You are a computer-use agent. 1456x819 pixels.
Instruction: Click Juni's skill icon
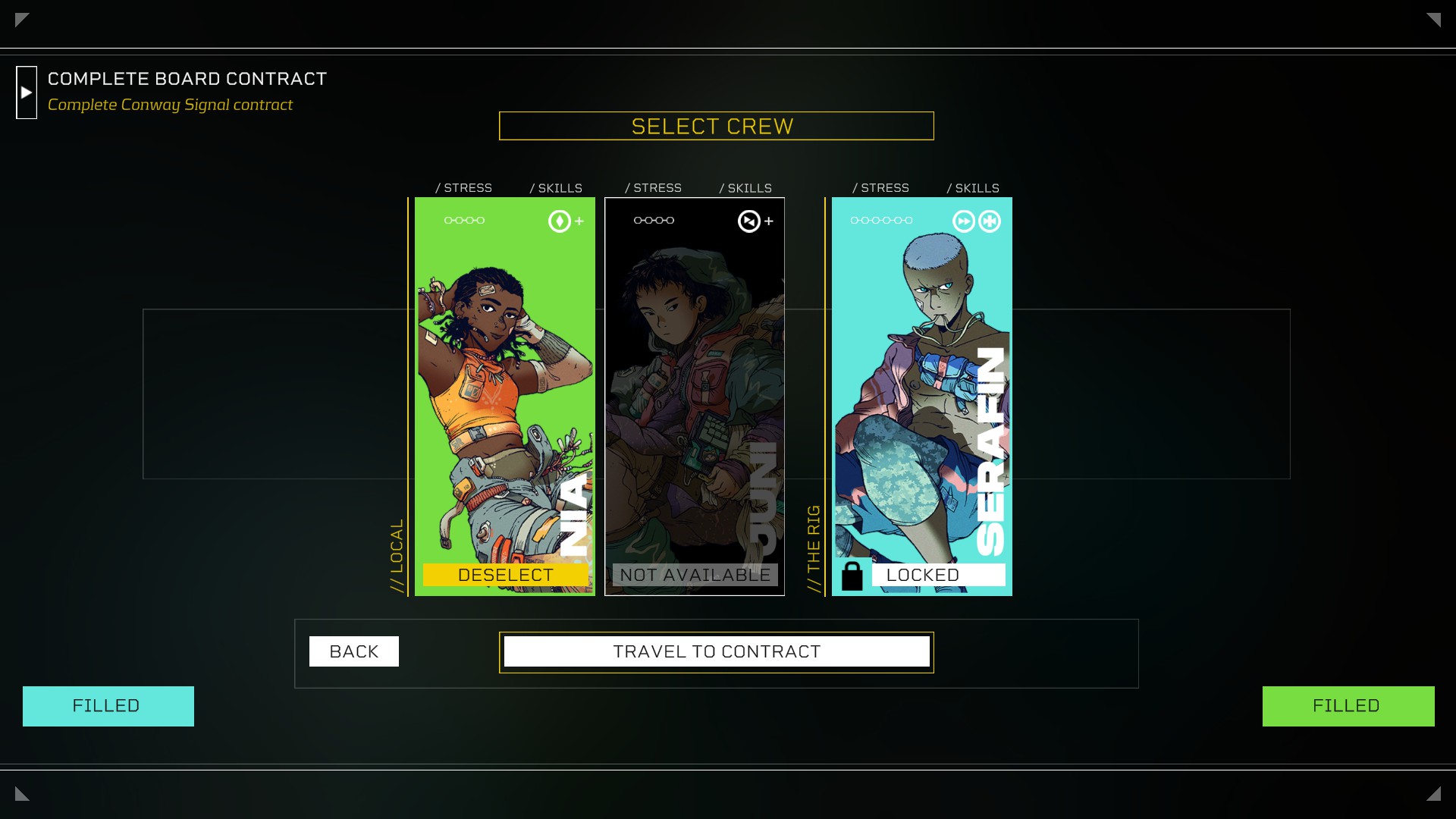[x=748, y=221]
